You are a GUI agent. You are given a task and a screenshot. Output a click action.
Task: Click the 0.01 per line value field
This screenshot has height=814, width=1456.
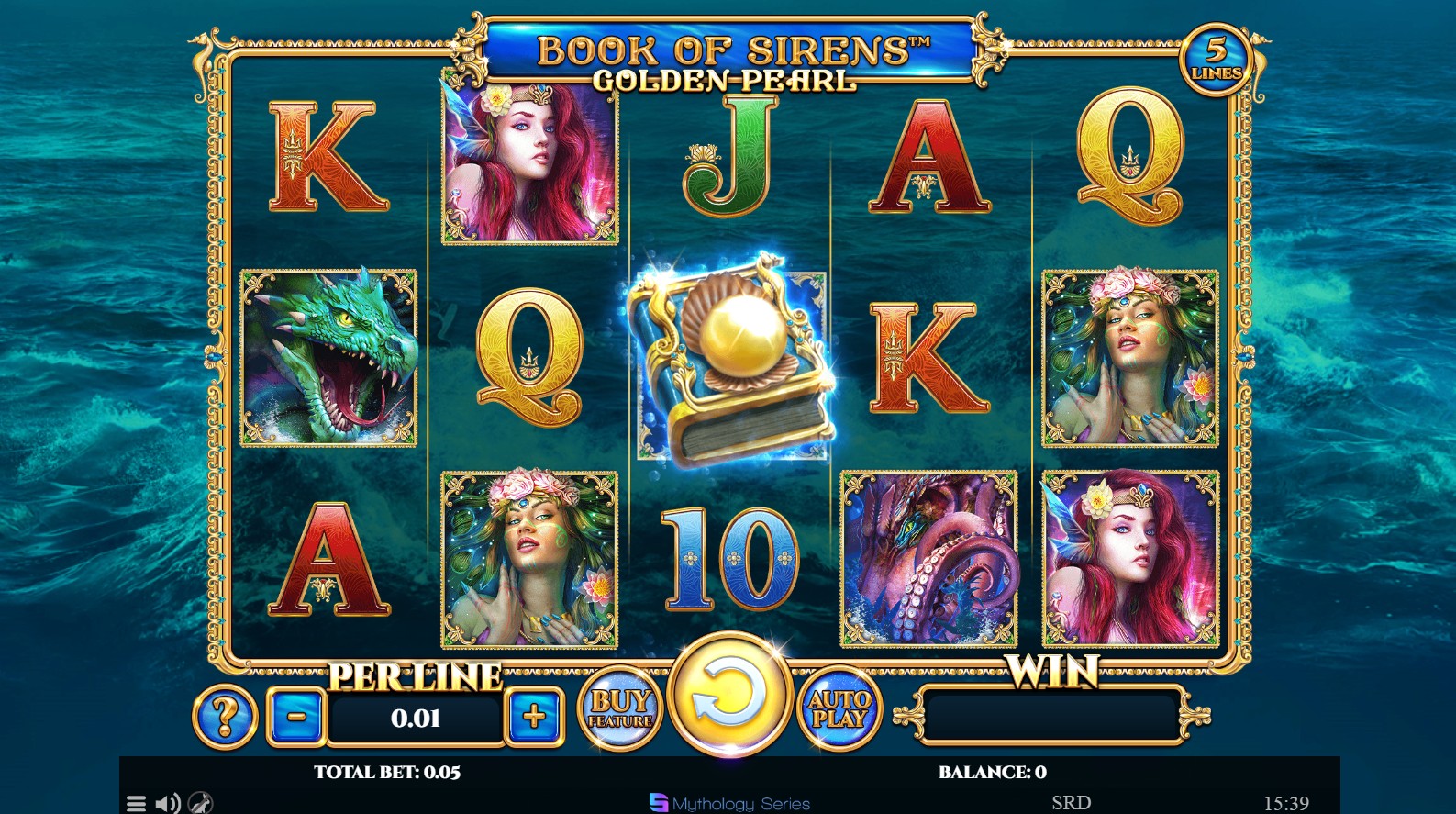(416, 719)
